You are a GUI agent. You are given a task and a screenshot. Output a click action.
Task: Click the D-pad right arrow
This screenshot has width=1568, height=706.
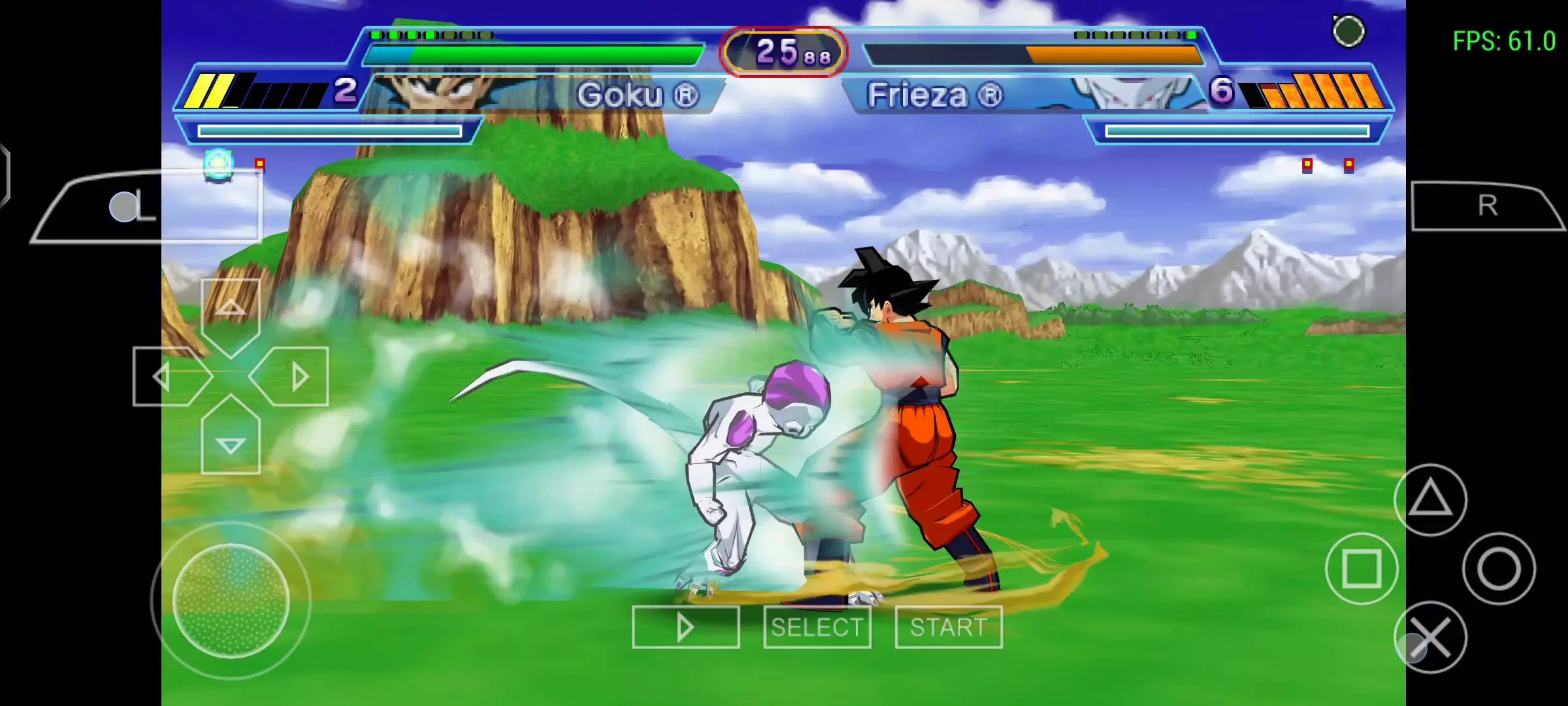click(x=297, y=377)
